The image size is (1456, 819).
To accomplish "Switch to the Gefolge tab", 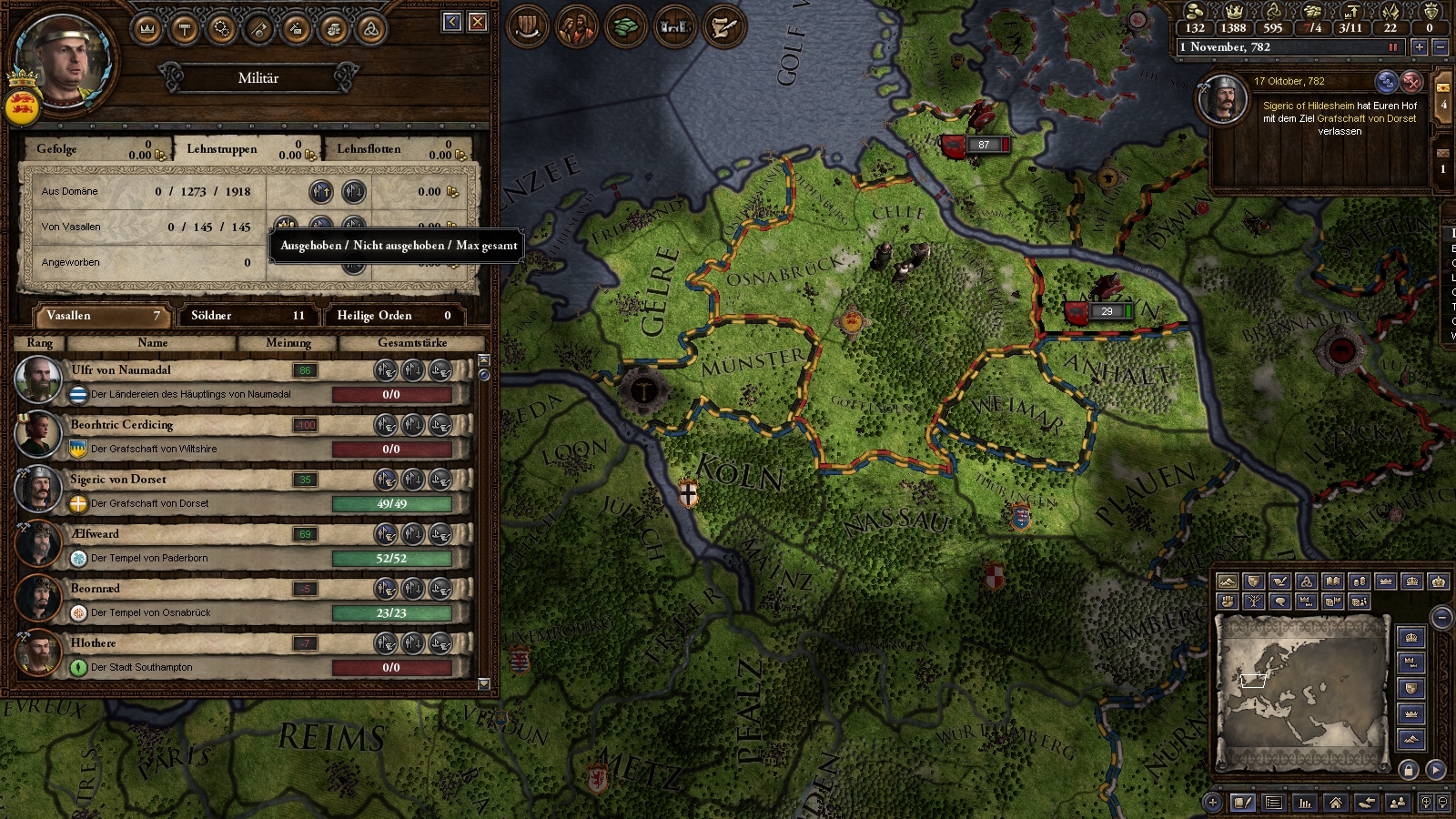I will coord(91,149).
